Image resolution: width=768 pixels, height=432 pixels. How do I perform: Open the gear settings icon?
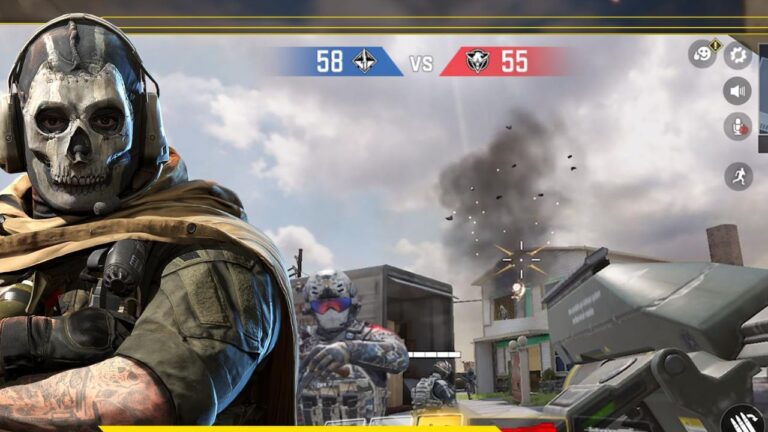(739, 54)
